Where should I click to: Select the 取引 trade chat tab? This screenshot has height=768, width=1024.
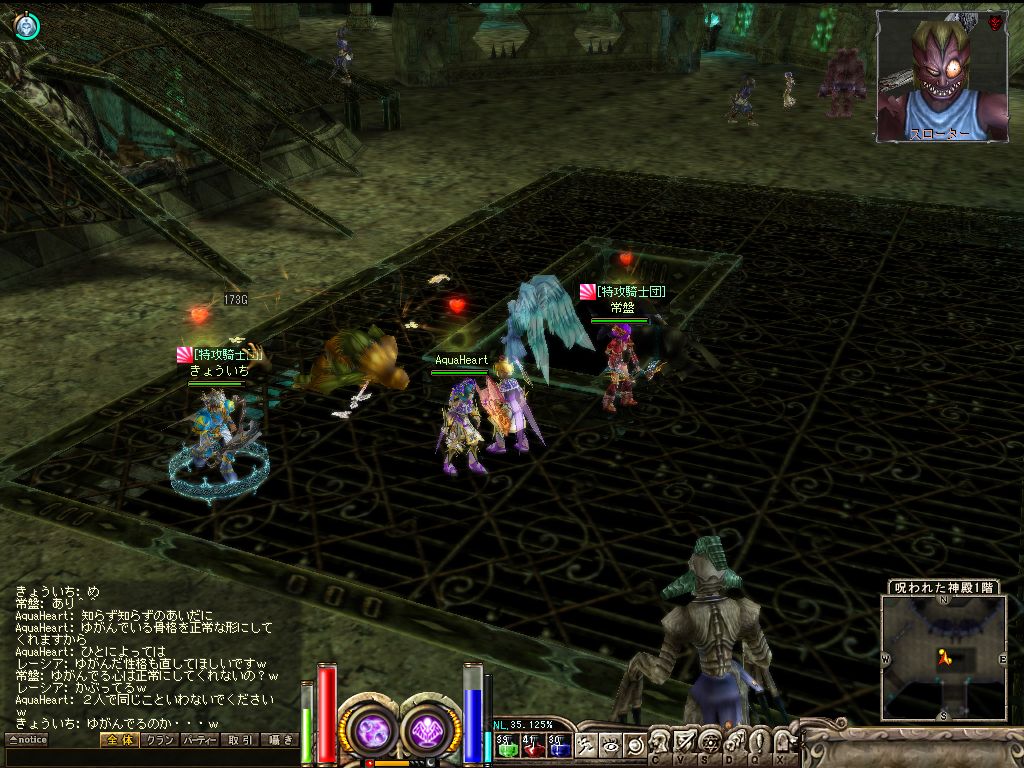240,740
